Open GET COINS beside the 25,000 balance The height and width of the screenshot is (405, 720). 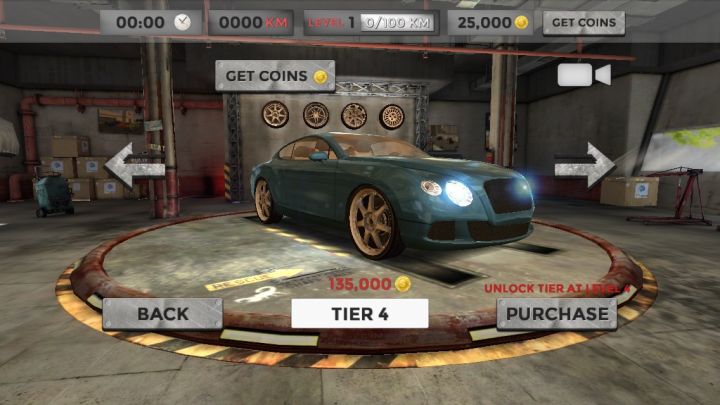(x=584, y=22)
